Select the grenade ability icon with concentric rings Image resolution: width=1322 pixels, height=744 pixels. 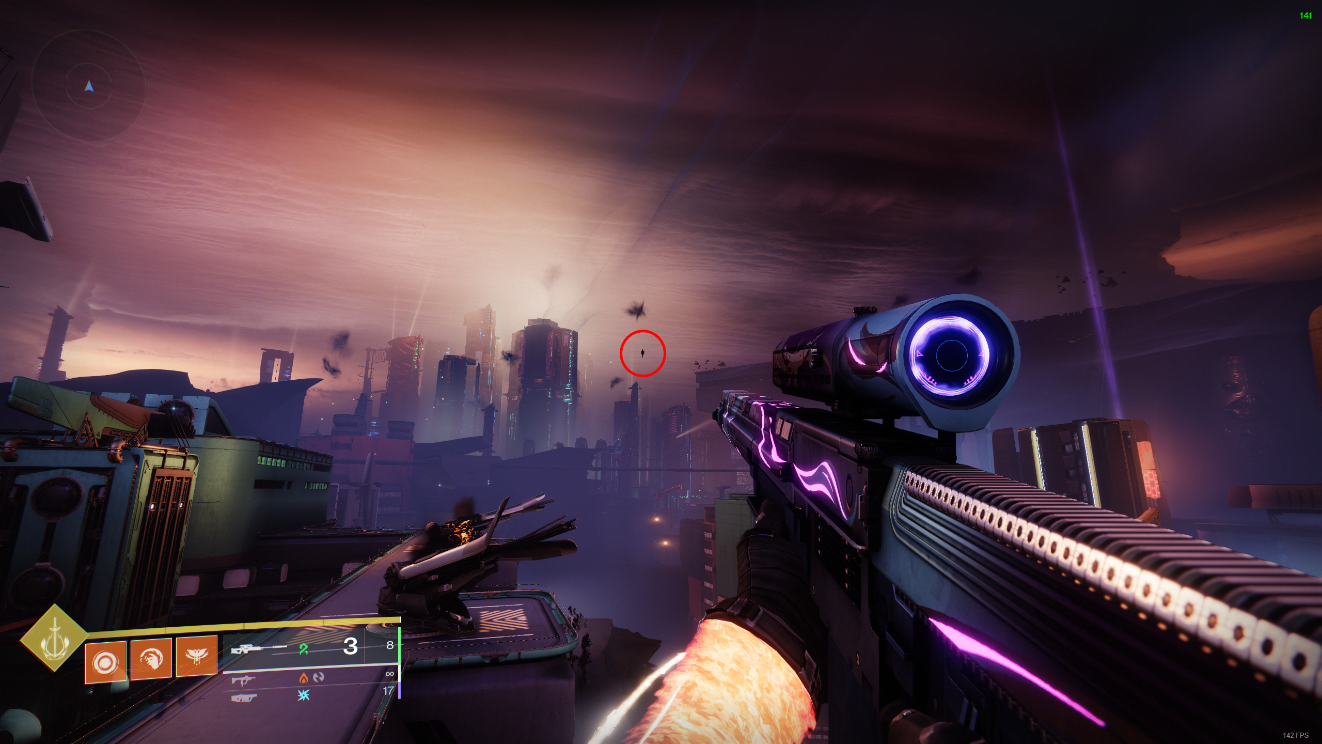pyautogui.click(x=106, y=661)
